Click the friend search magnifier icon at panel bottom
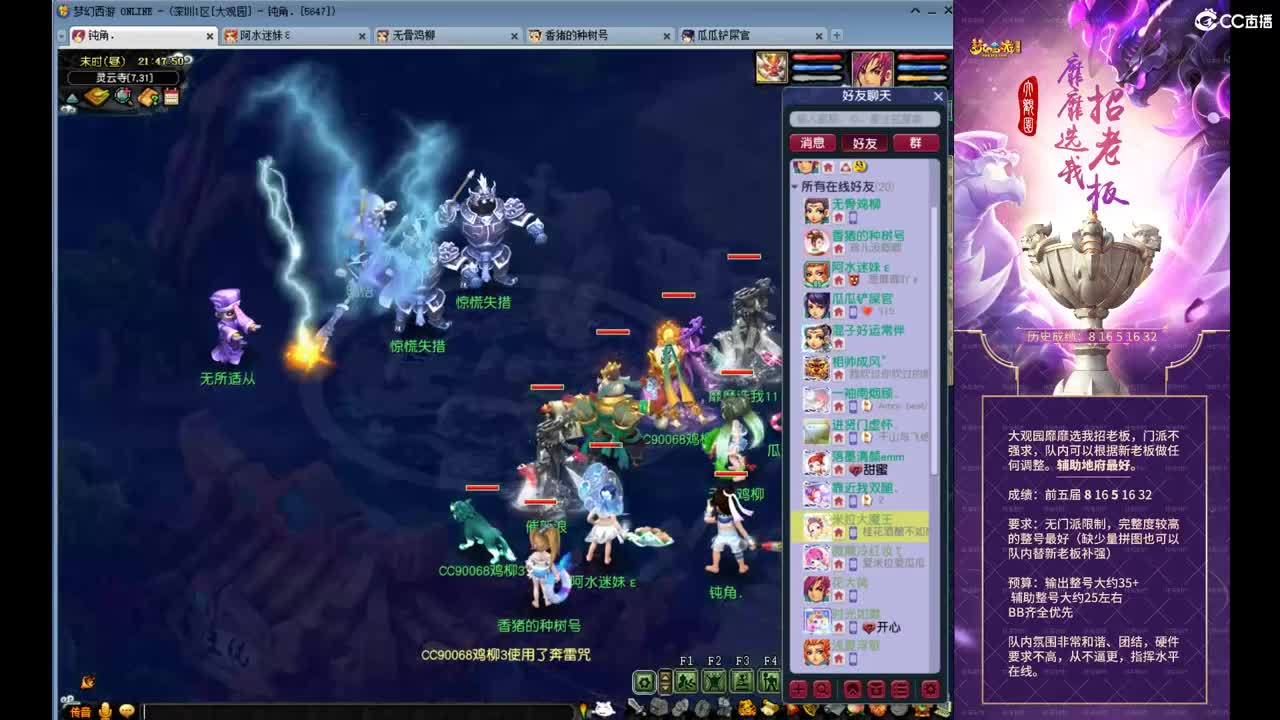 coord(822,689)
